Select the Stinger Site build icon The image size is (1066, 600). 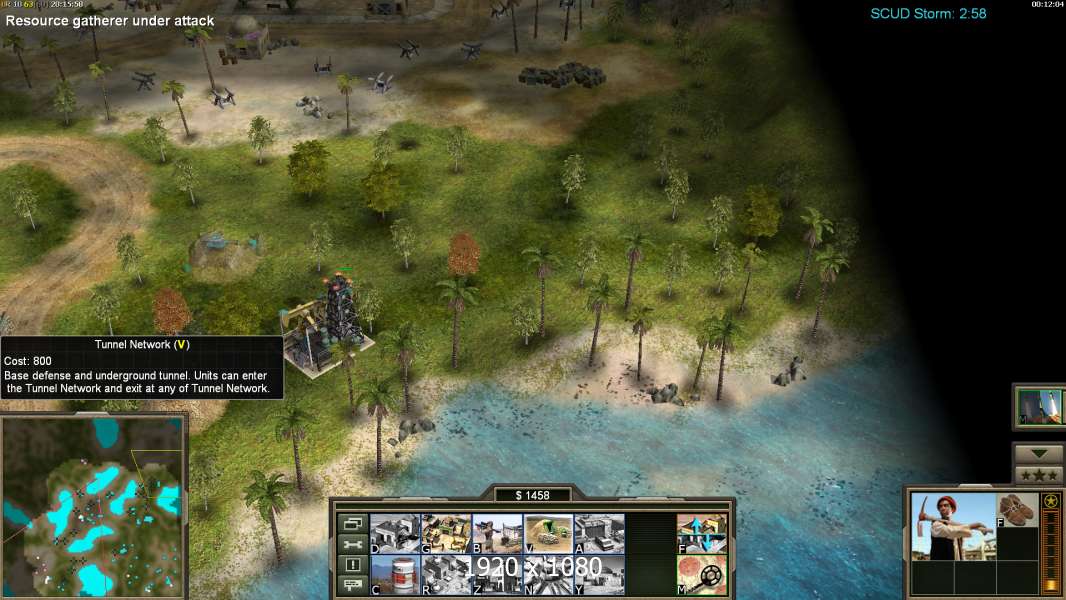point(497,533)
